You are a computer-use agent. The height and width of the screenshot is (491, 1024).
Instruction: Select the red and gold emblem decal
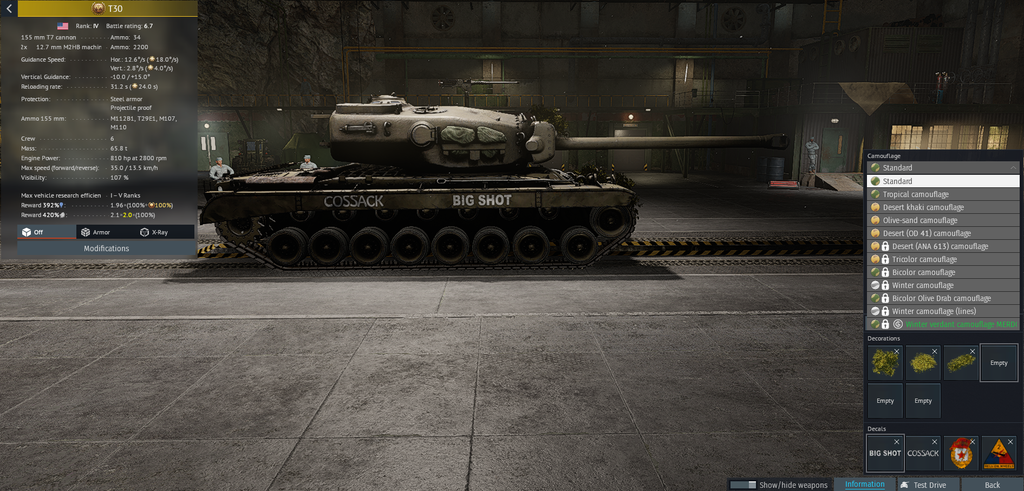[961, 453]
